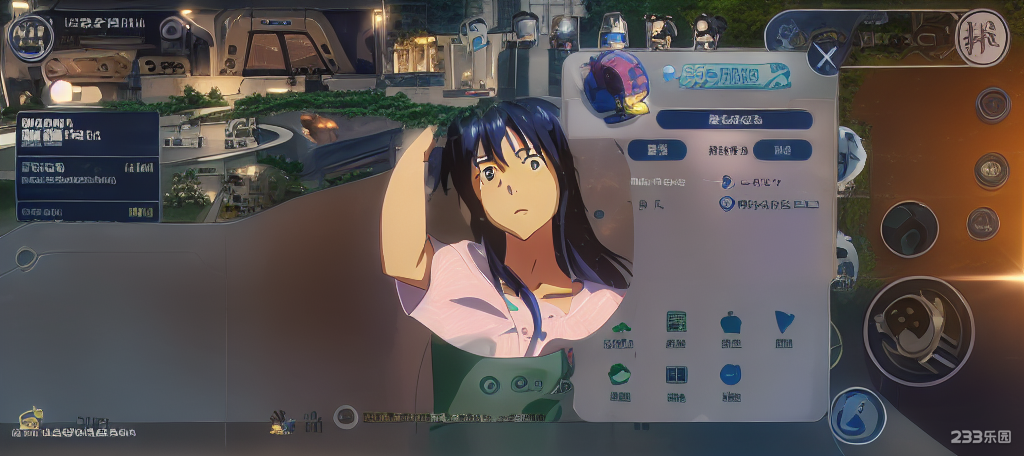Viewport: 1024px width, 456px height.
Task: Tap the large circular main attack button
Action: pos(918,331)
